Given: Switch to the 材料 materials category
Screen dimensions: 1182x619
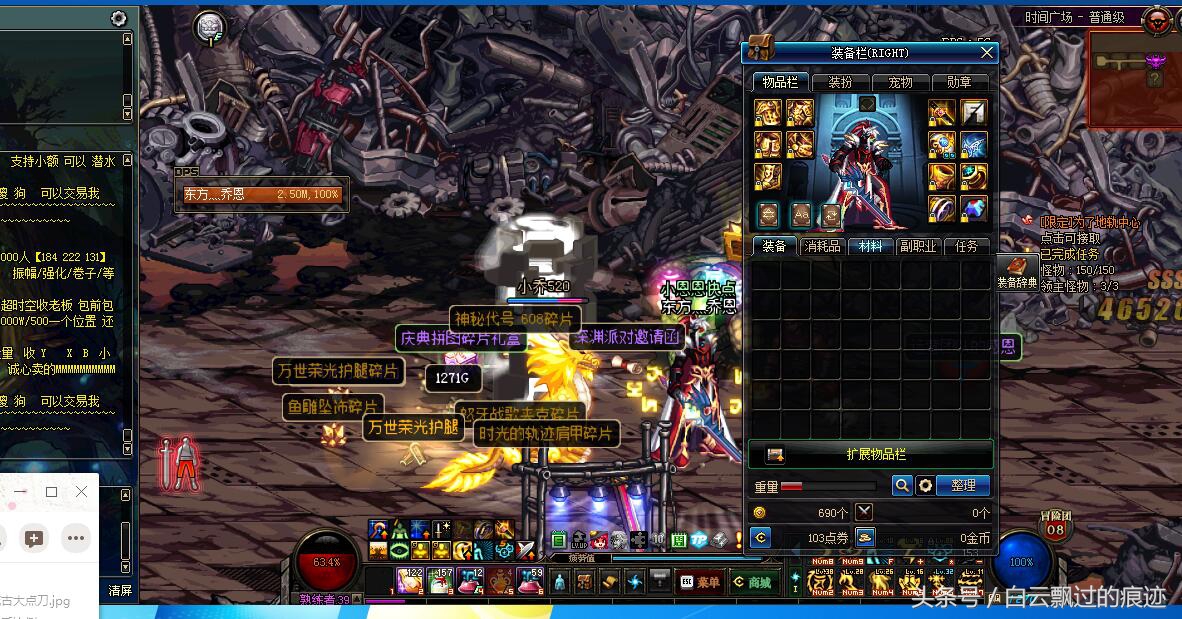Looking at the screenshot, I should pyautogui.click(x=870, y=246).
